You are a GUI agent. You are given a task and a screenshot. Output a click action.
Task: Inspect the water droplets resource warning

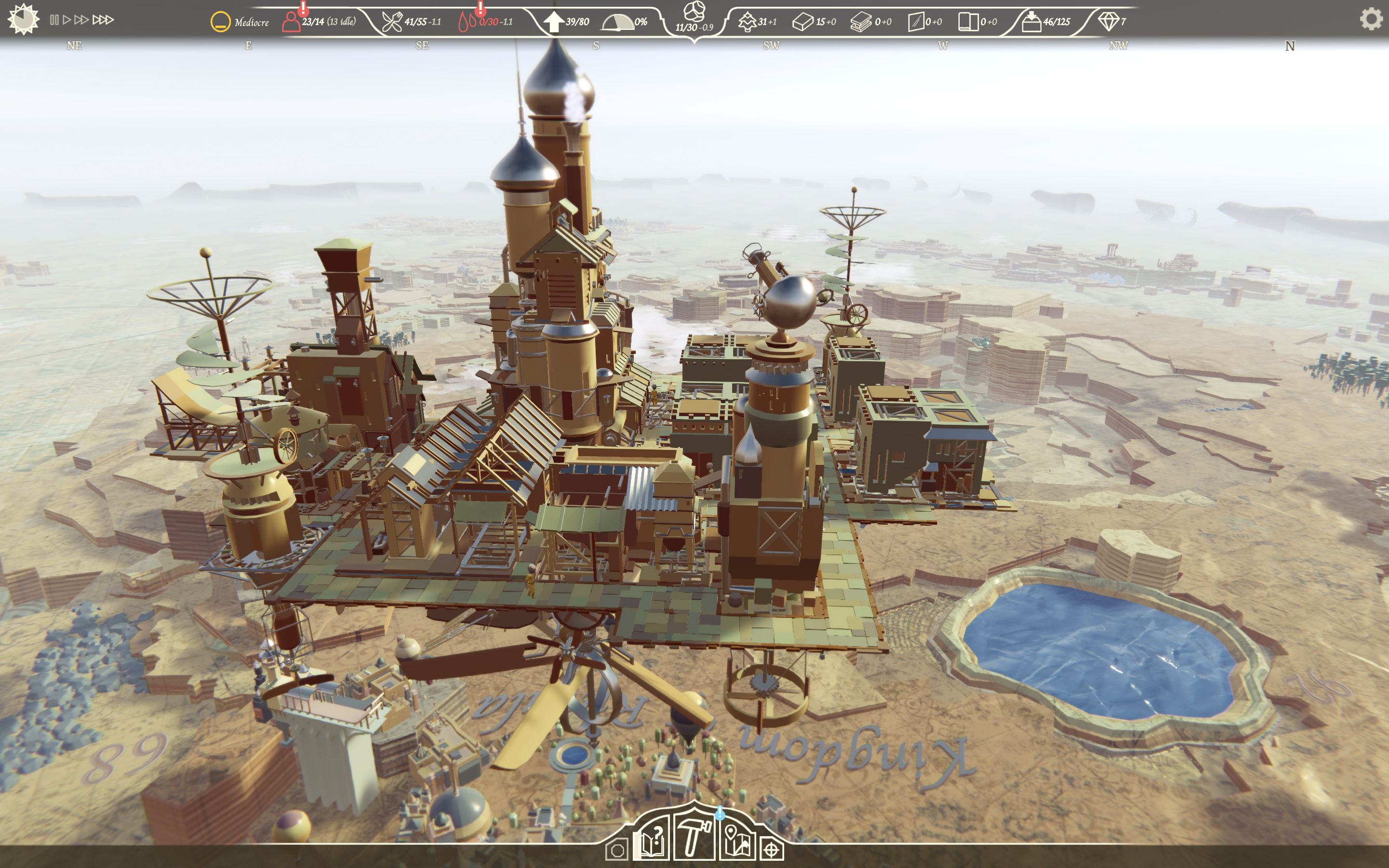(x=467, y=22)
